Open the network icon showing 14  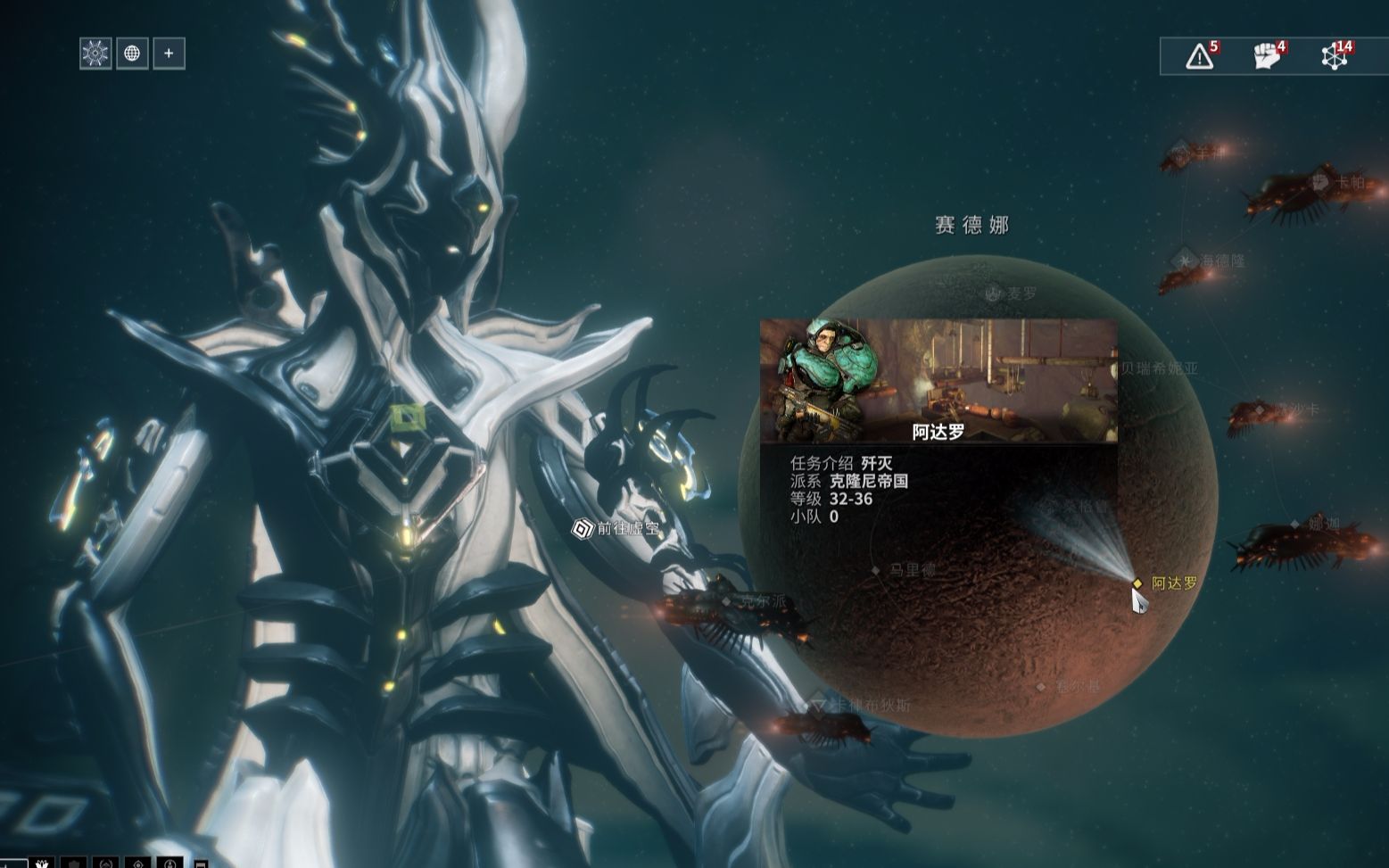coord(1335,56)
